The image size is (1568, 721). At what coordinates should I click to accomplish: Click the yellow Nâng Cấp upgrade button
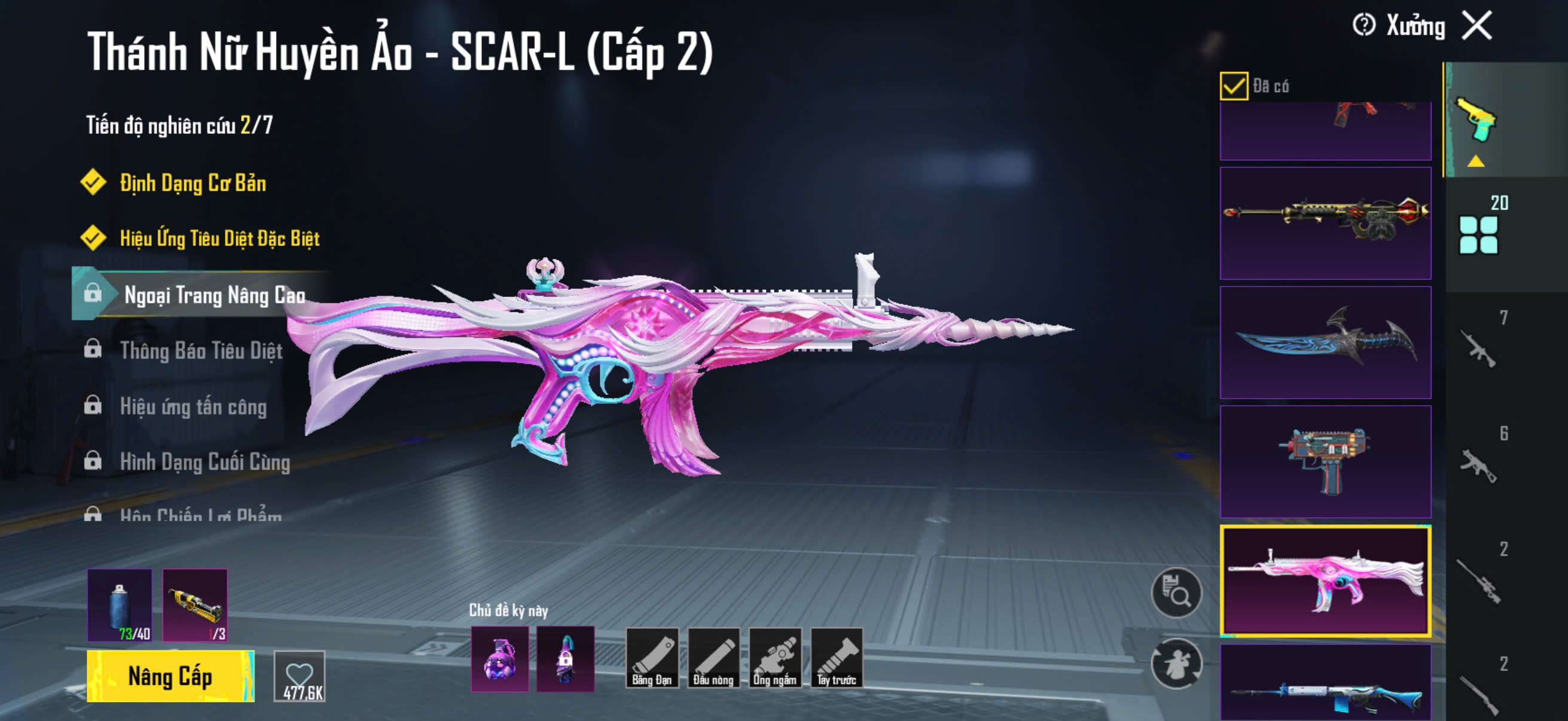[170, 676]
